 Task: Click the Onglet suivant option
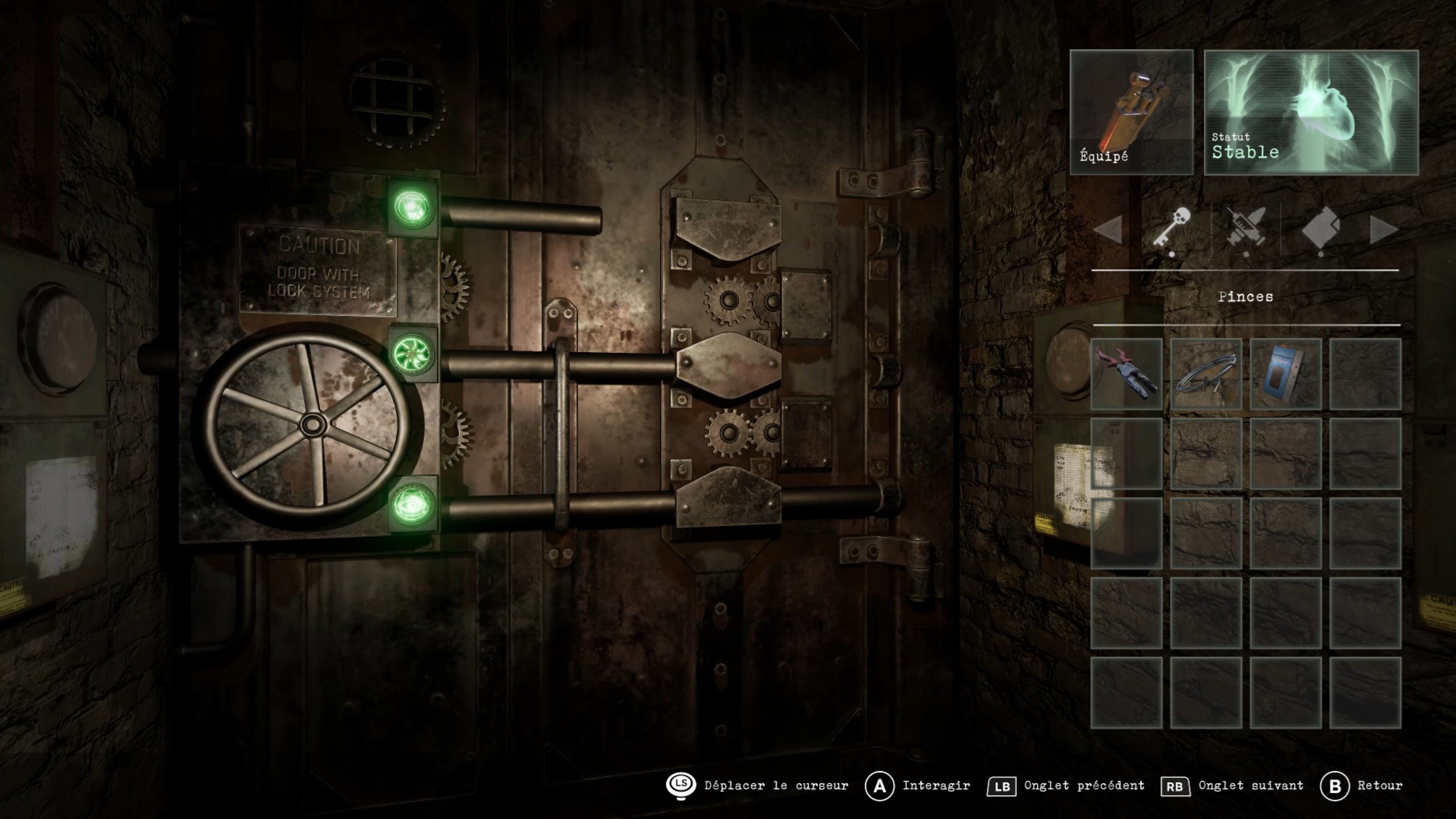tap(1232, 786)
